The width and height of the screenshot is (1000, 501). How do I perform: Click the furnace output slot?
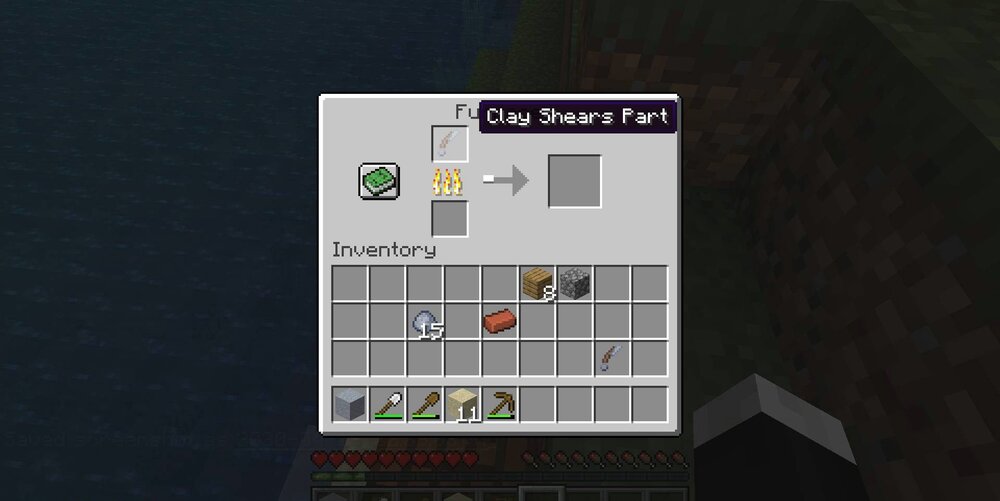(x=574, y=181)
